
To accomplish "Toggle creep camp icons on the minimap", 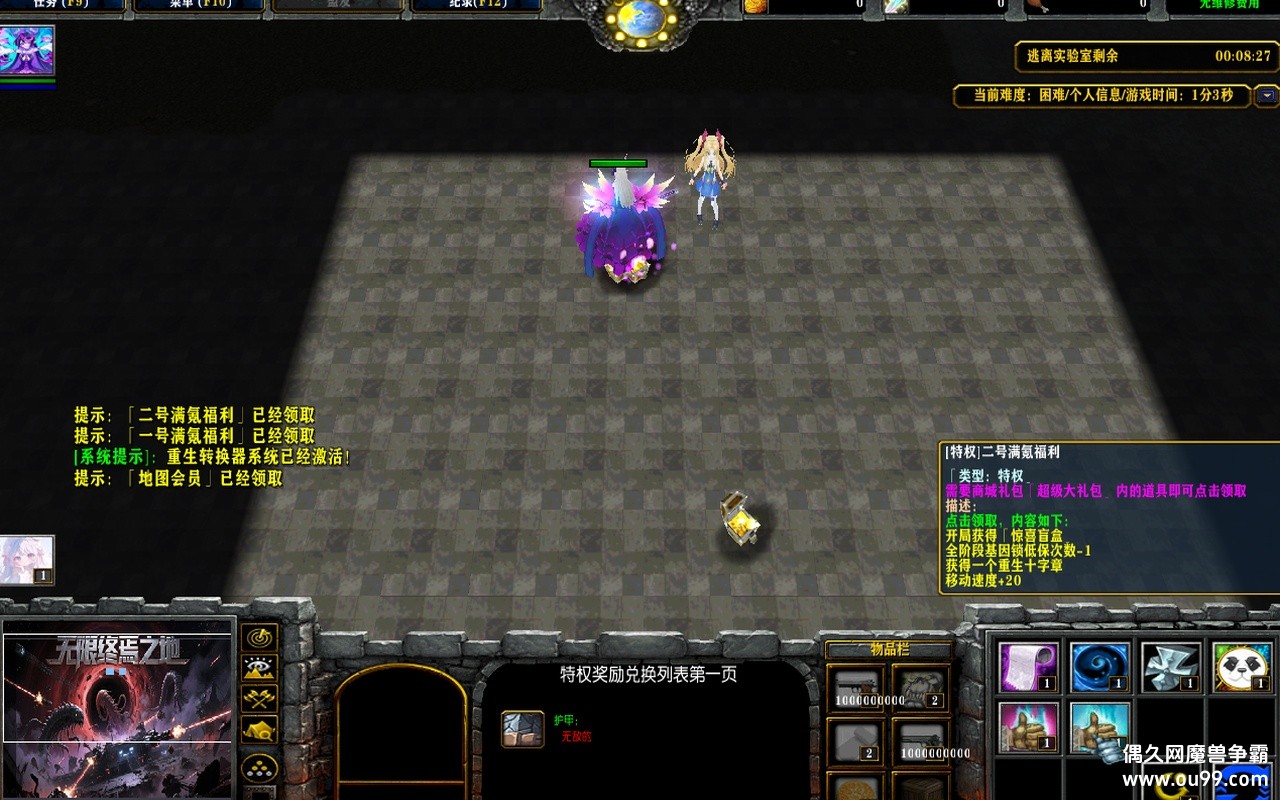I will pos(258,729).
